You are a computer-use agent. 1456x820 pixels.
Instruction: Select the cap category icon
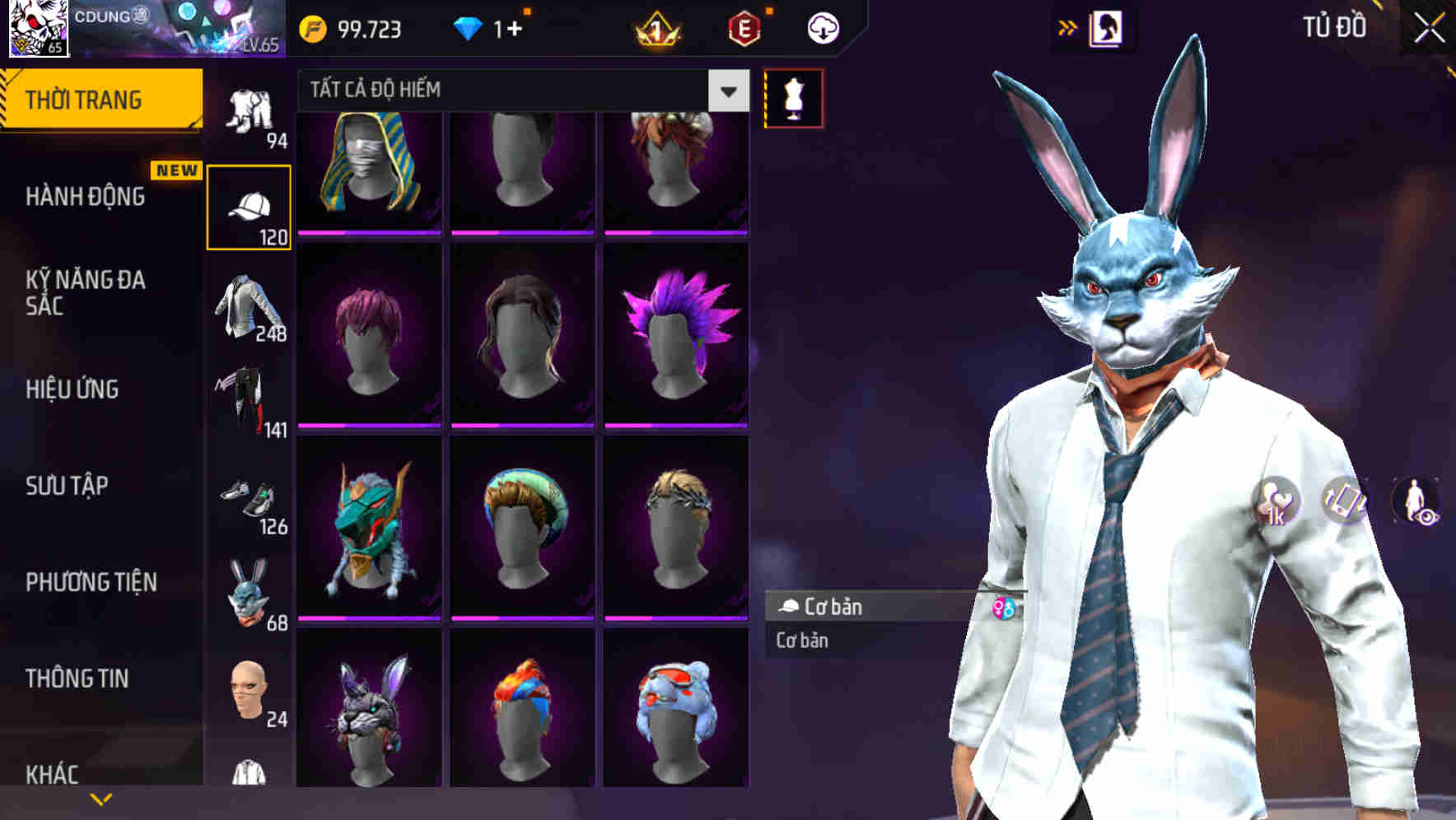click(250, 200)
